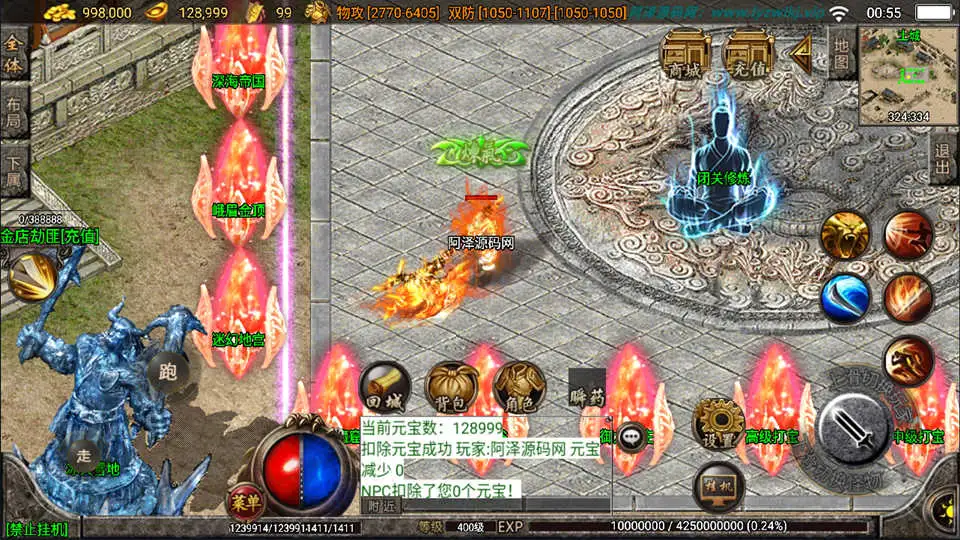The height and width of the screenshot is (540, 960).
Task: Show the 角色 character sheet
Action: [x=519, y=387]
